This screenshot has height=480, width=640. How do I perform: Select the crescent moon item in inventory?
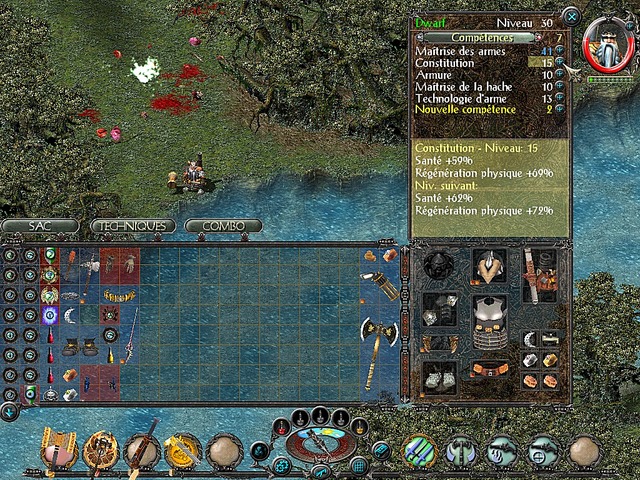(70, 316)
